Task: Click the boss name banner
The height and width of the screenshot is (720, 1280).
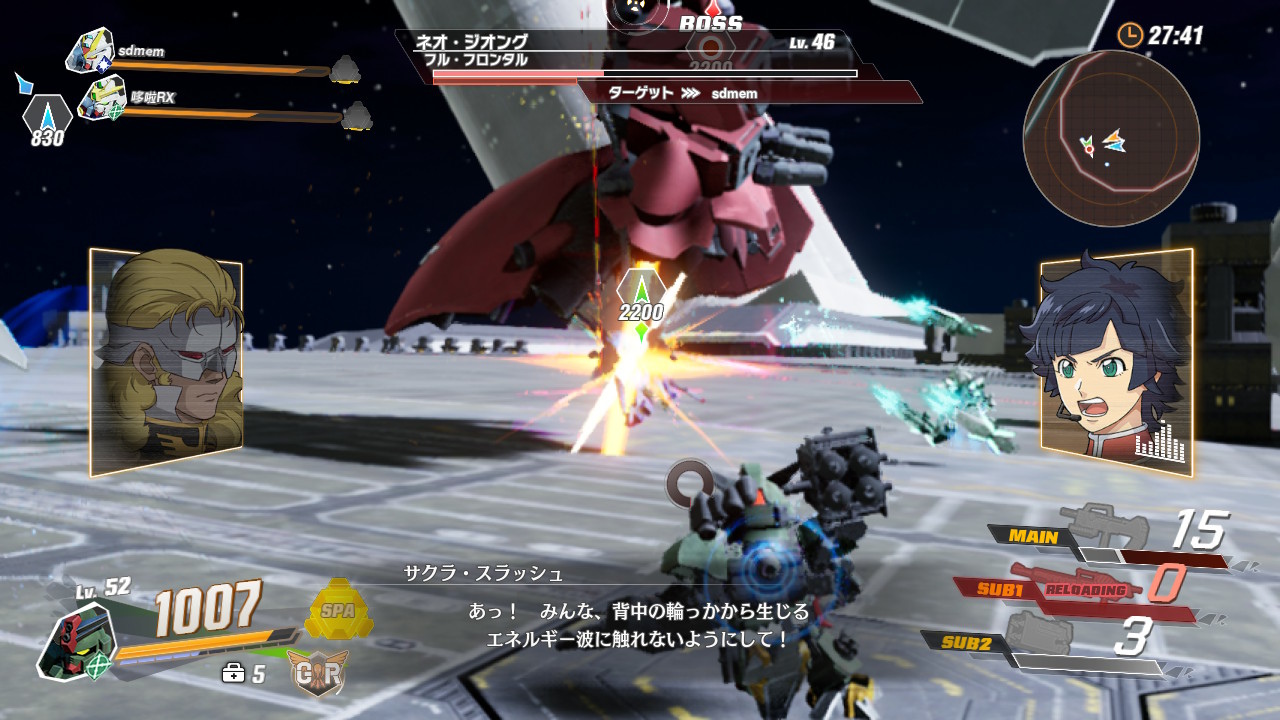Action: pos(630,51)
